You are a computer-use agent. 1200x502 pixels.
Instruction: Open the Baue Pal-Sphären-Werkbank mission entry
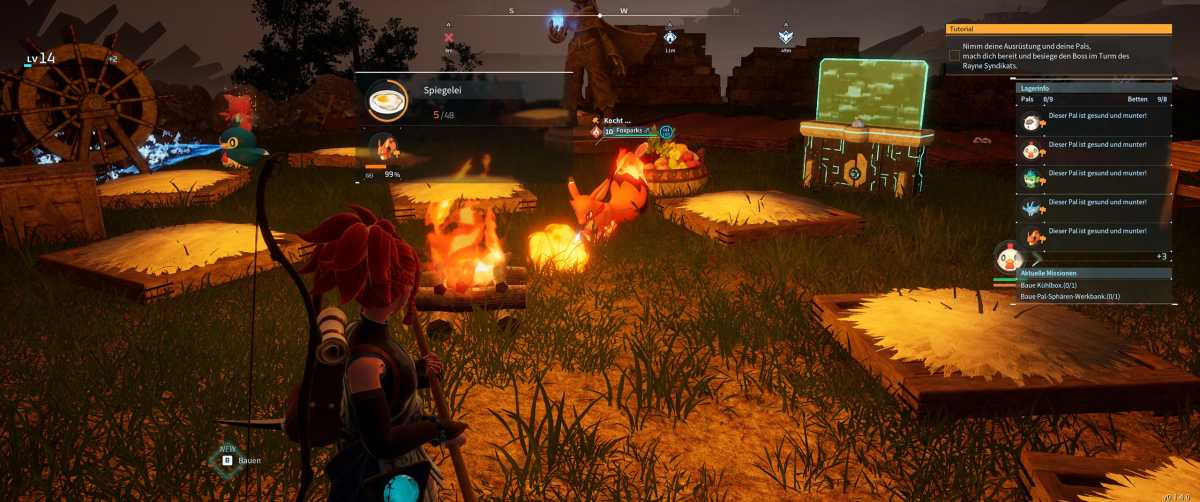(x=1069, y=297)
